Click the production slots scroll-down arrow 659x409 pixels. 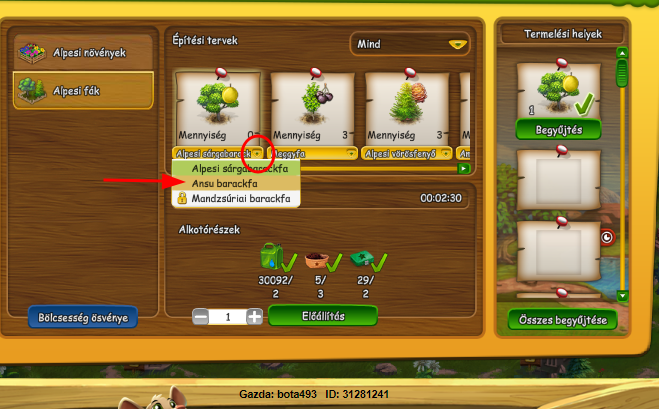[x=622, y=295]
